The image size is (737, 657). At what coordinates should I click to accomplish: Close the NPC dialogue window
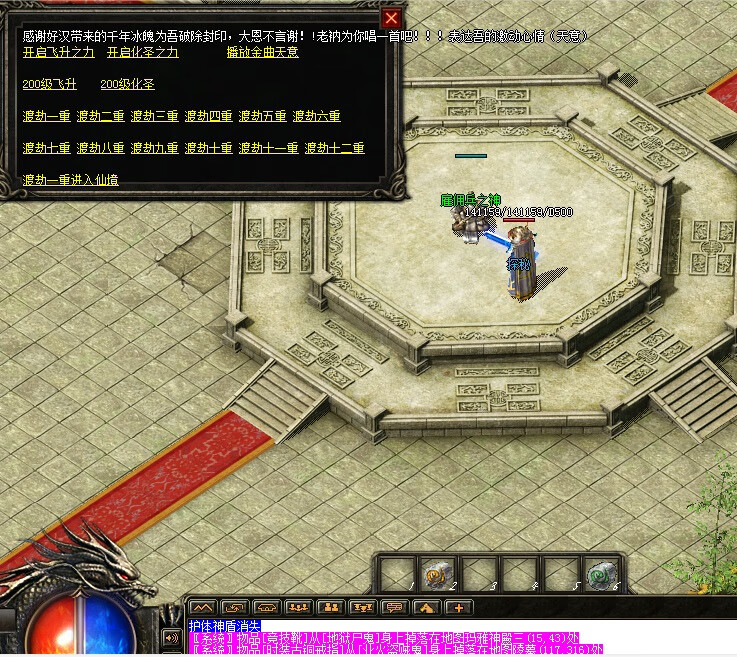pyautogui.click(x=392, y=18)
